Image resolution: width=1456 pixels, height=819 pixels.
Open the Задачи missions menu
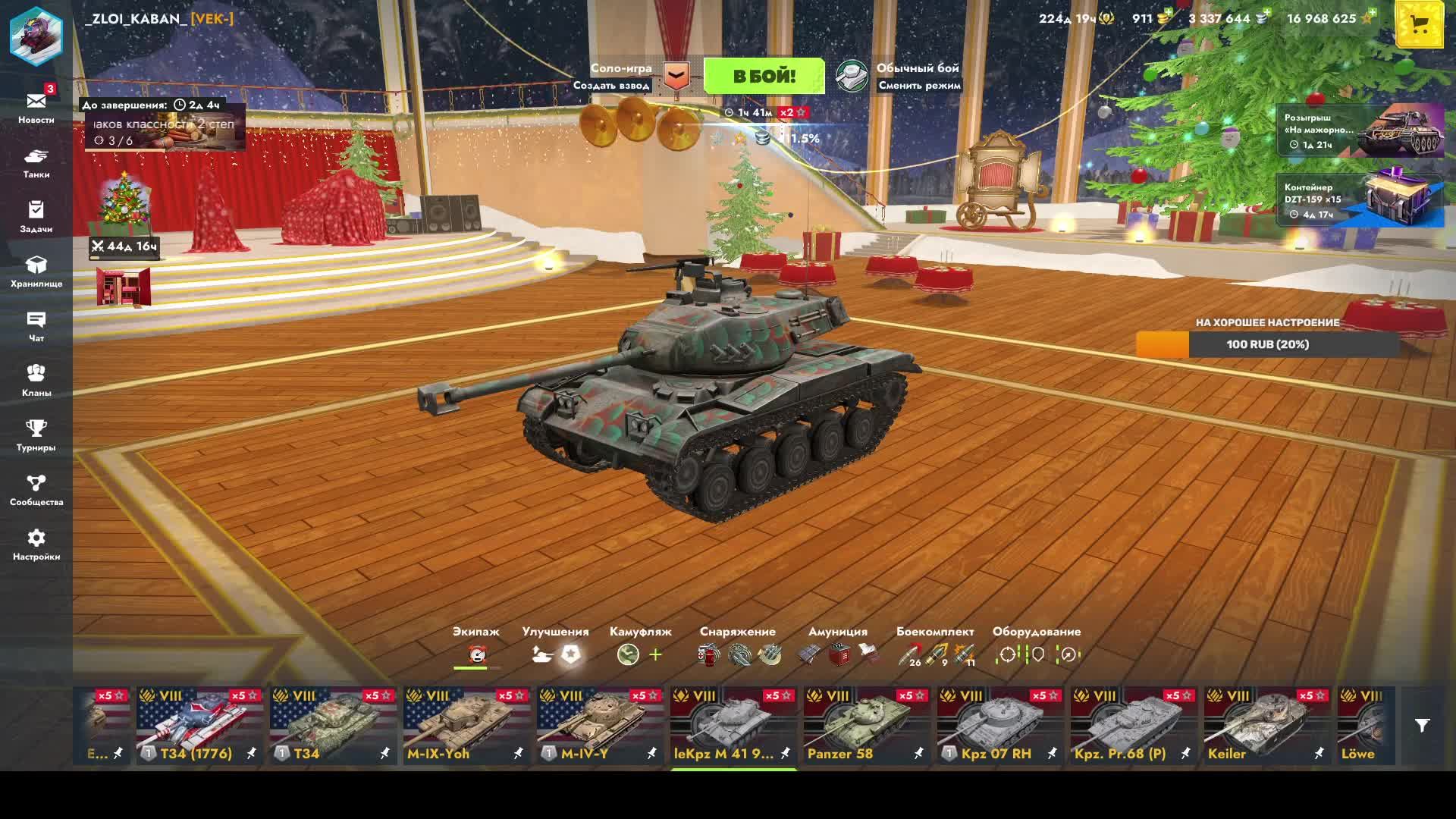click(x=36, y=216)
